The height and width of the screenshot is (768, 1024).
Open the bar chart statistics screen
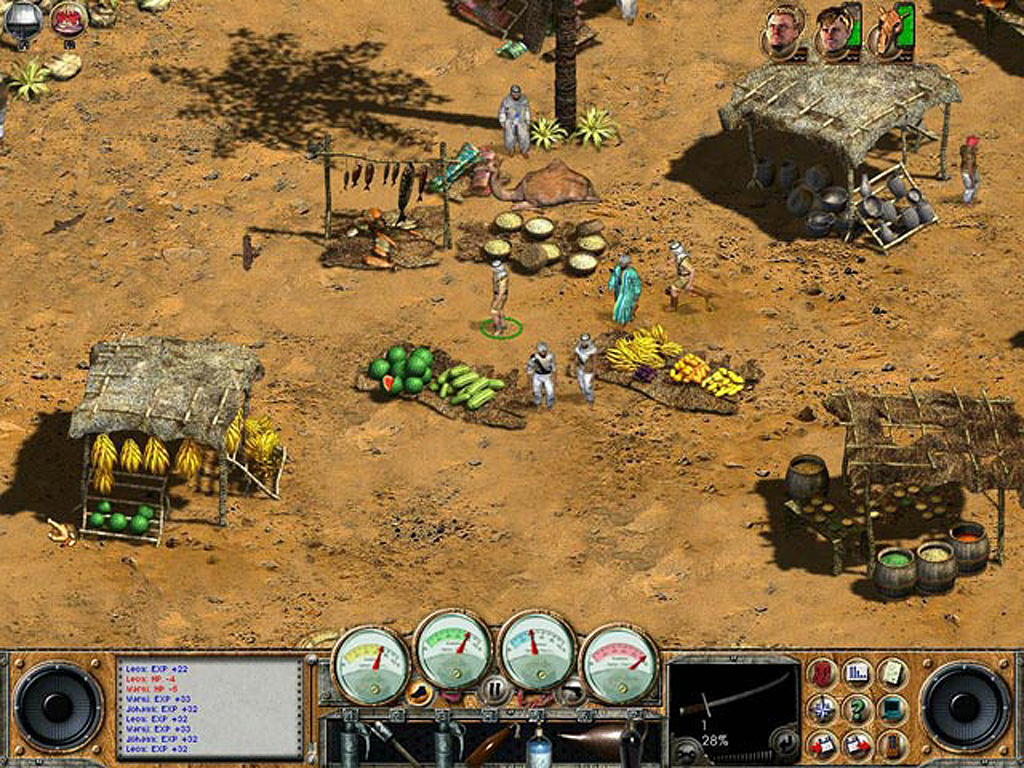[856, 674]
